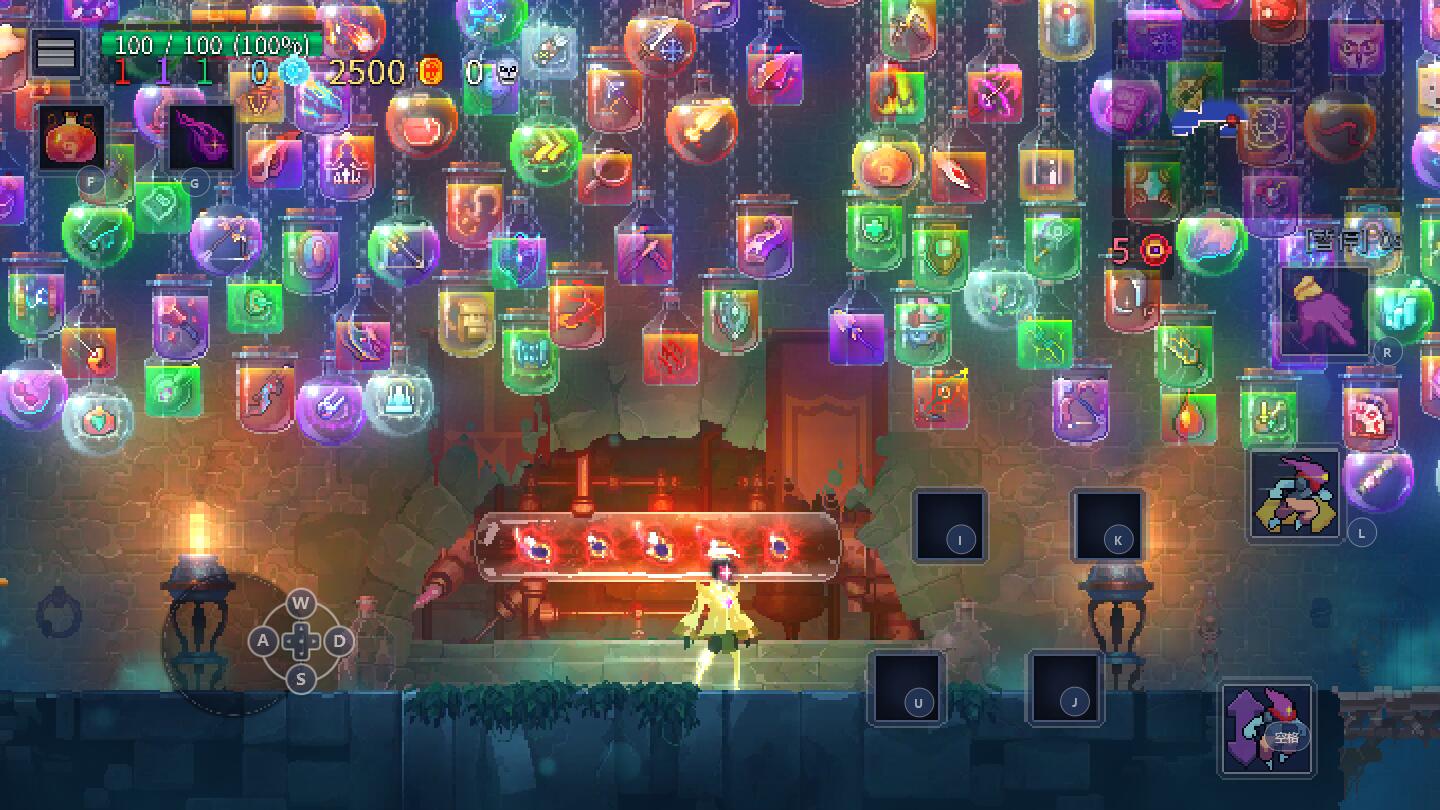
Task: Tap the S down direction on d-pad
Action: tap(301, 679)
